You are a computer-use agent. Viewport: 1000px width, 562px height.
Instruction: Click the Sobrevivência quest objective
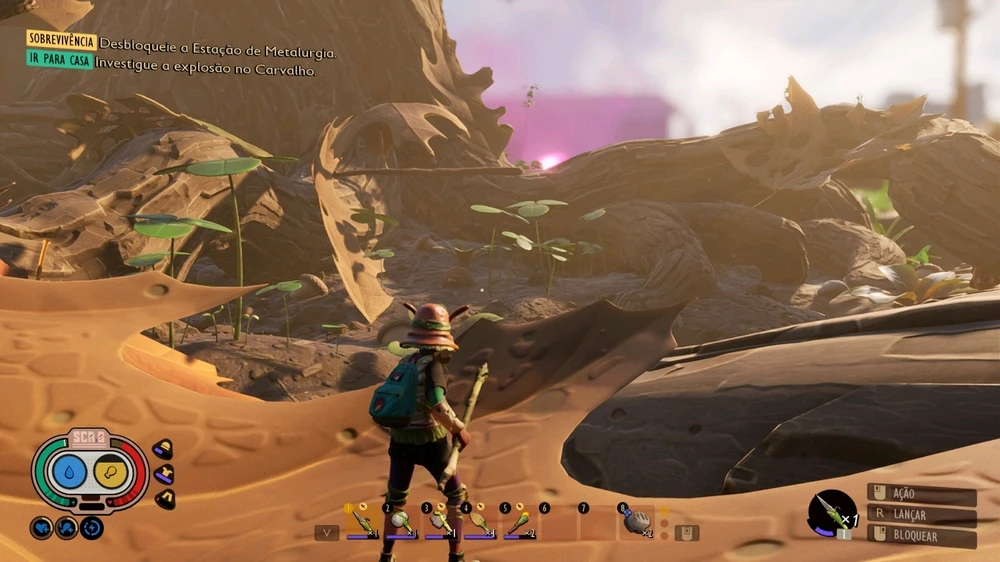pos(62,41)
